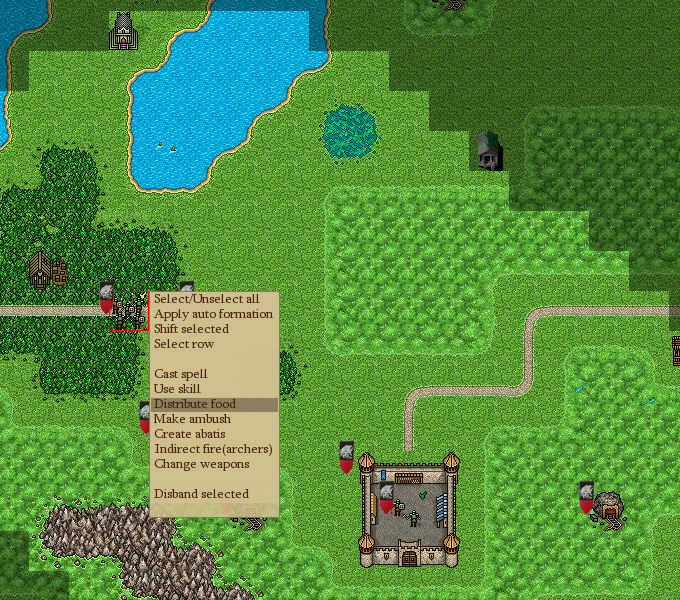Order the army to Make ambush
Screen dimensions: 680x600
(x=192, y=419)
